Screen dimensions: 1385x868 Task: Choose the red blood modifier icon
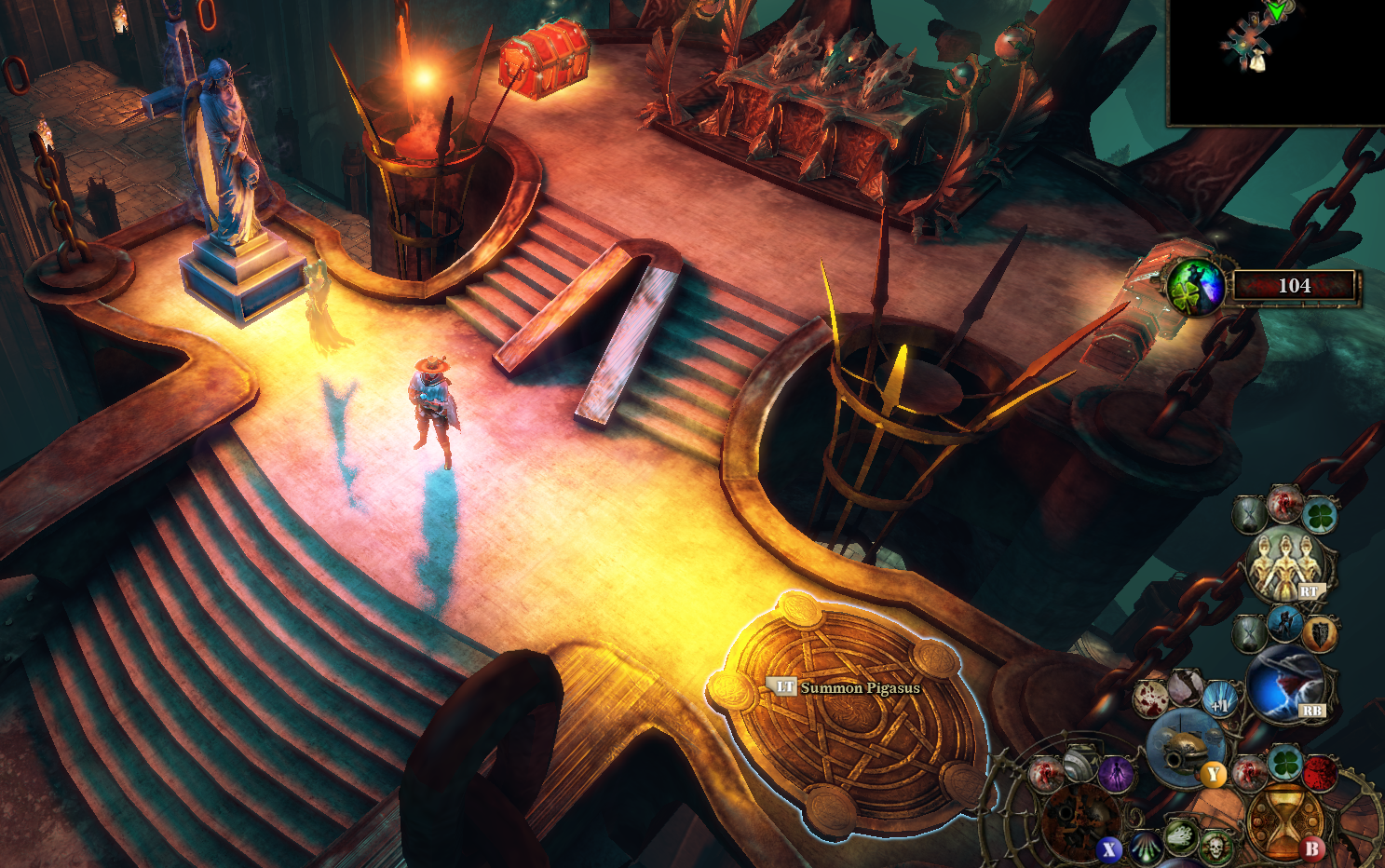[x=1320, y=772]
